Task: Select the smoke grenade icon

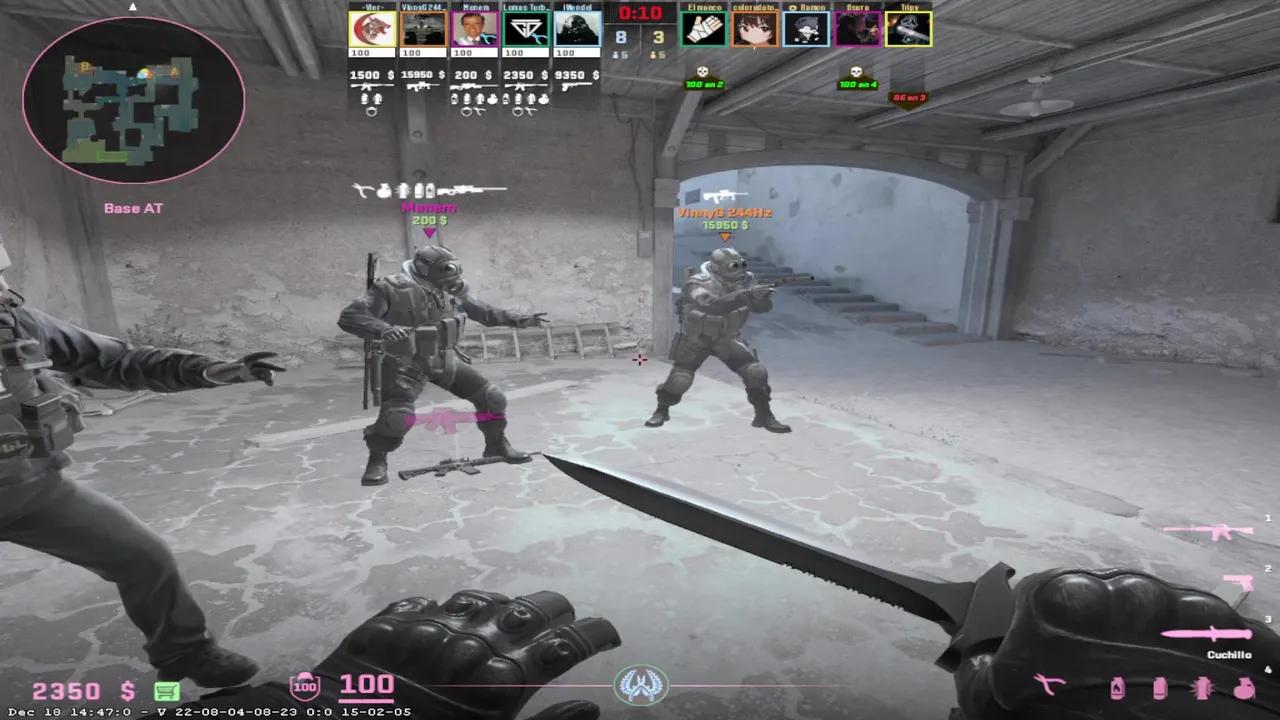Action: [x=1159, y=689]
